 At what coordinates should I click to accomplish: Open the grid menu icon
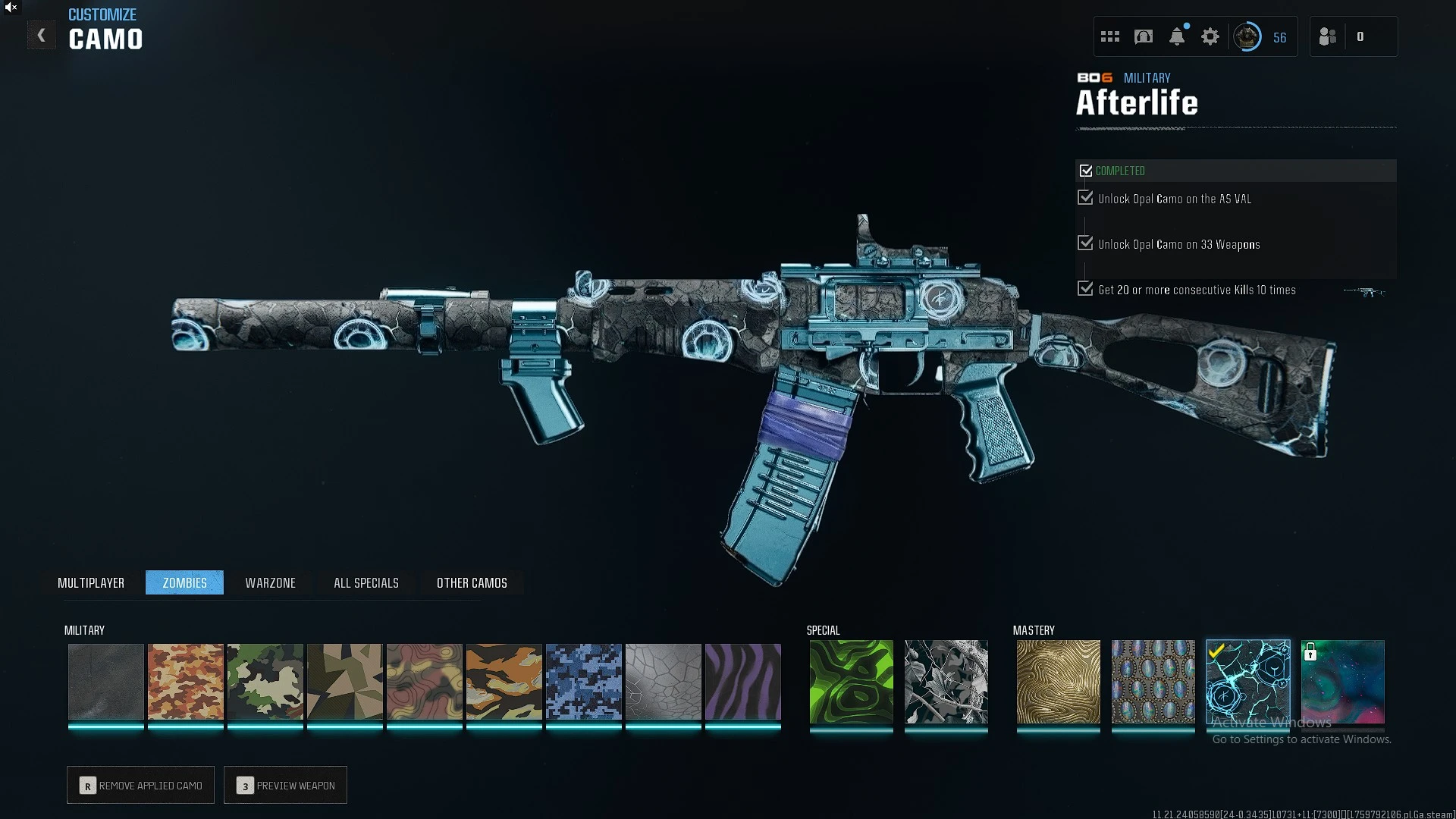(1110, 36)
